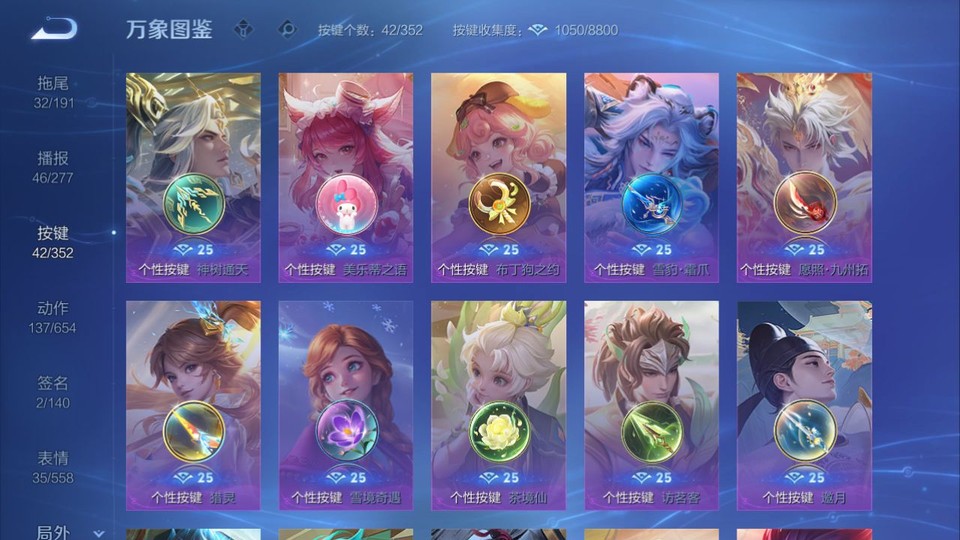This screenshot has height=540, width=960.
Task: Open the search magnifier next to 万象图鉴
Action: pos(287,29)
